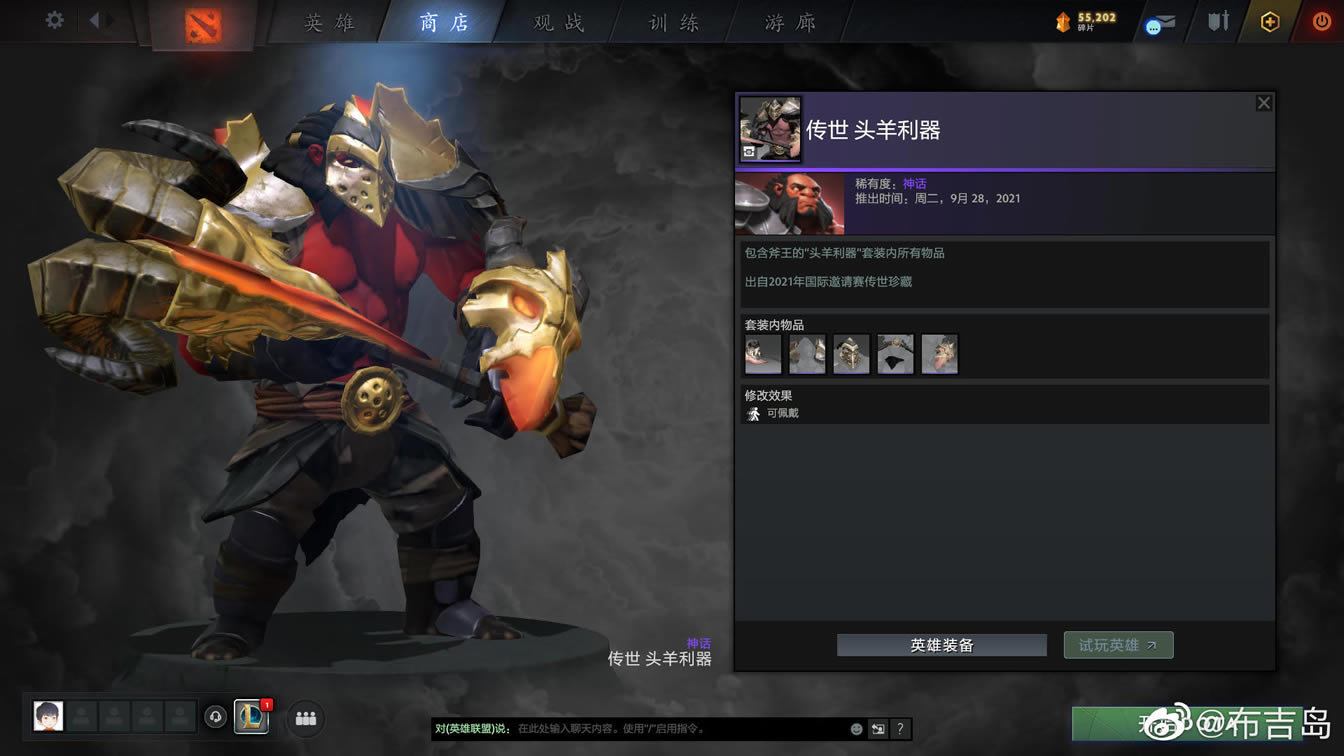Open the armory shield-and-sword icon

[1217, 19]
